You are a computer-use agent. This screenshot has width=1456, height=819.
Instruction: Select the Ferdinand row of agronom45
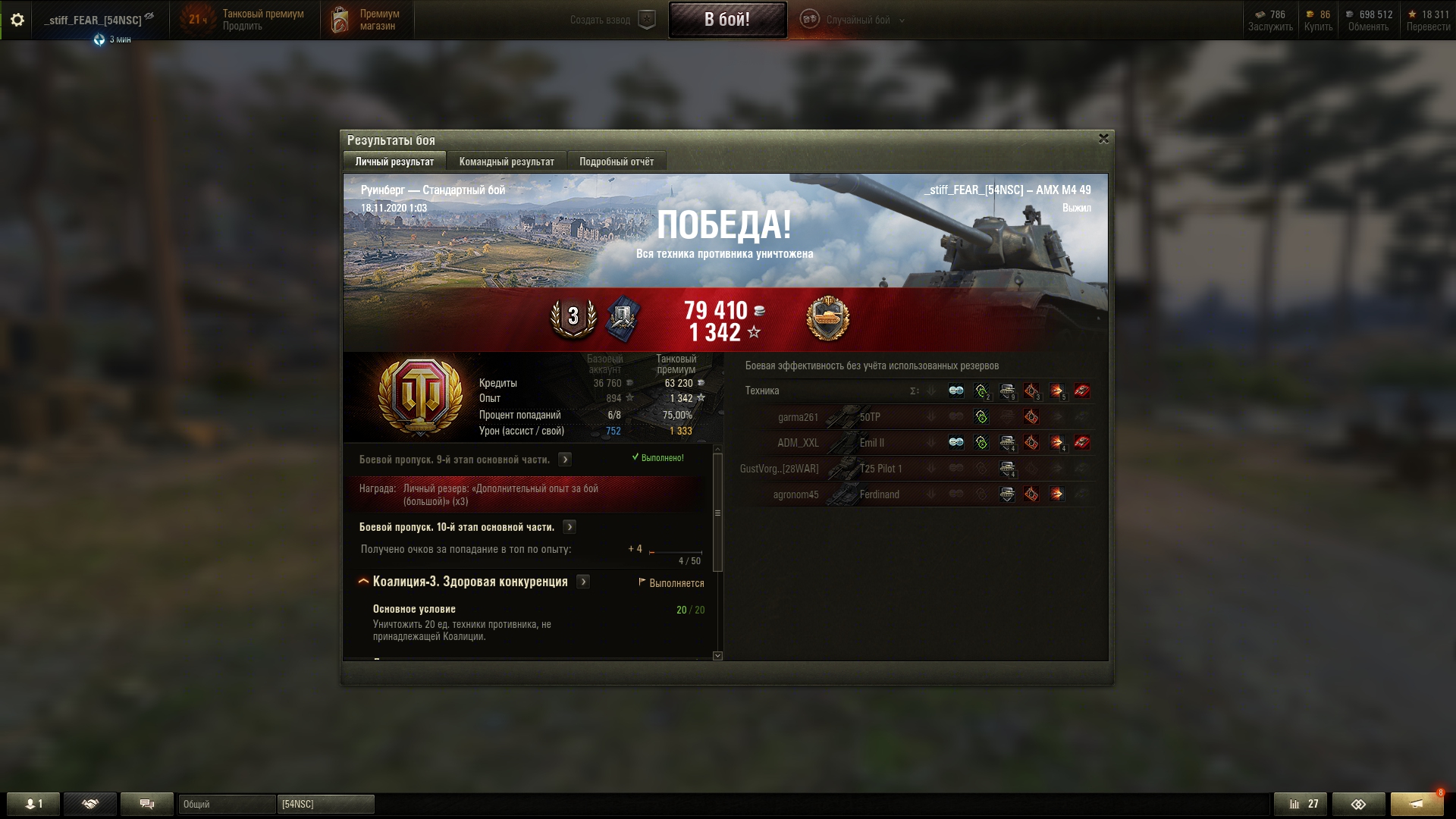[x=879, y=494]
